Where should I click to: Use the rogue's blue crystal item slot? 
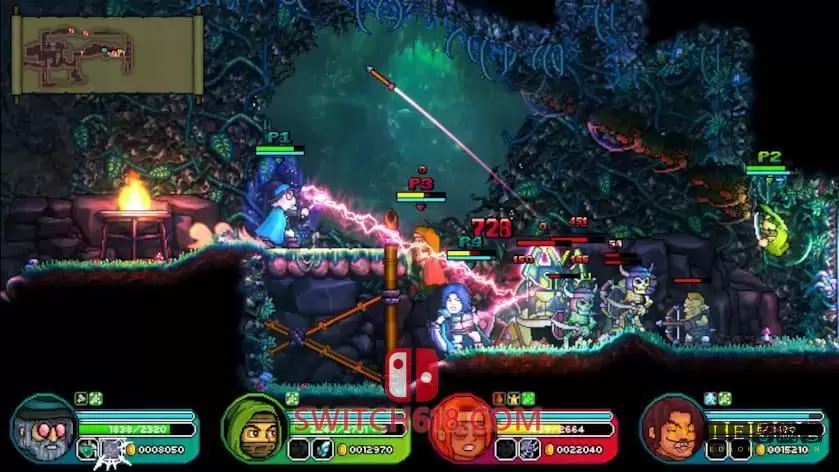(322, 449)
